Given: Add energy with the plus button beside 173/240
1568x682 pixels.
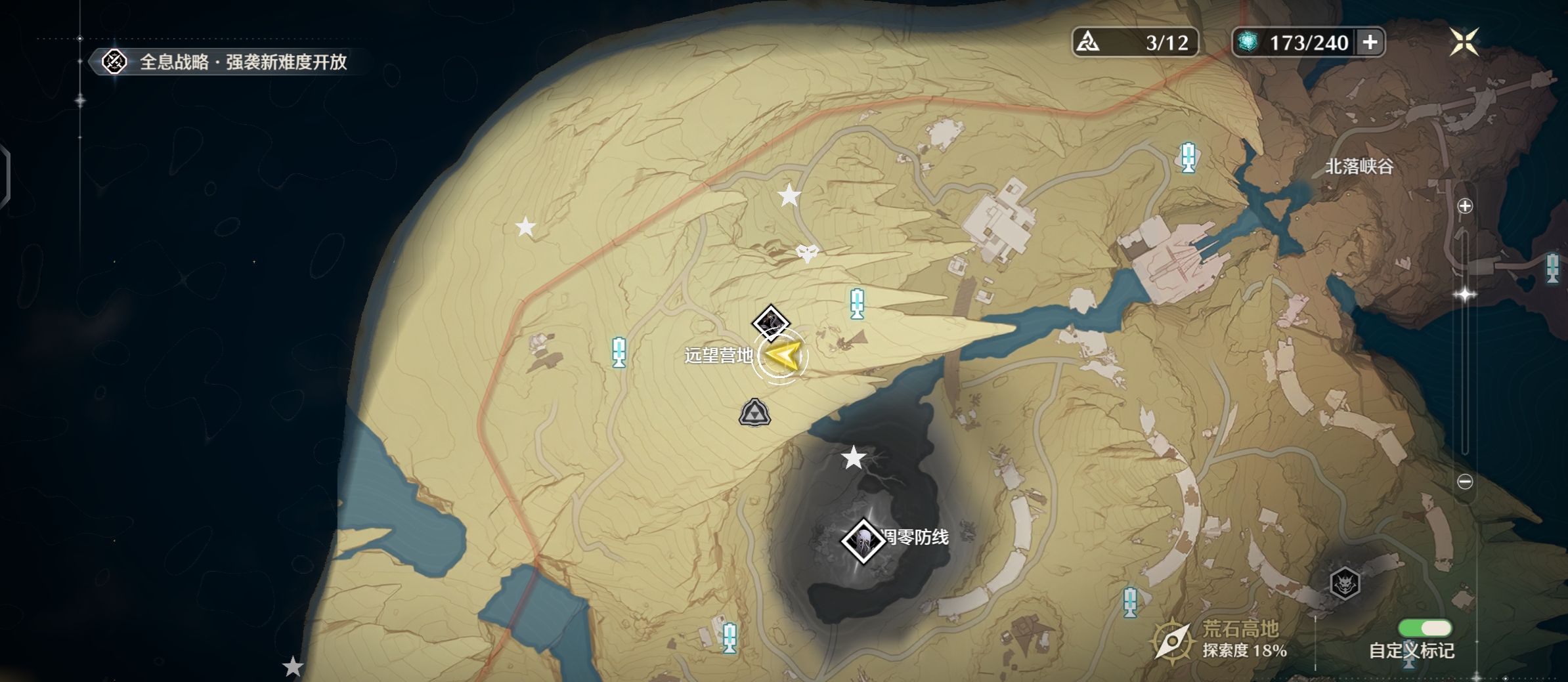Looking at the screenshot, I should point(1370,43).
